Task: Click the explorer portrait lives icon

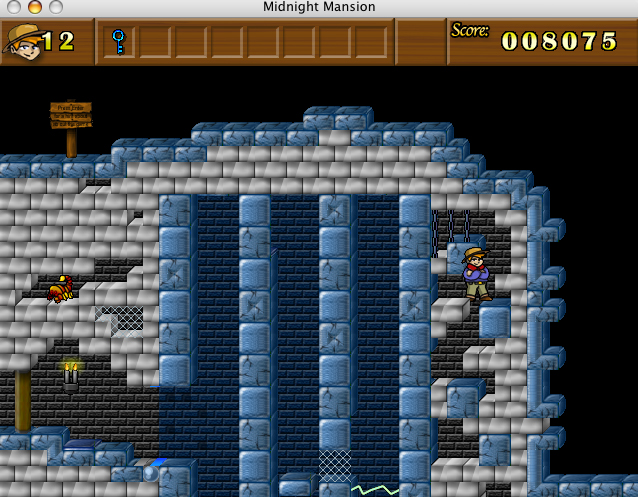Action: pyautogui.click(x=22, y=41)
